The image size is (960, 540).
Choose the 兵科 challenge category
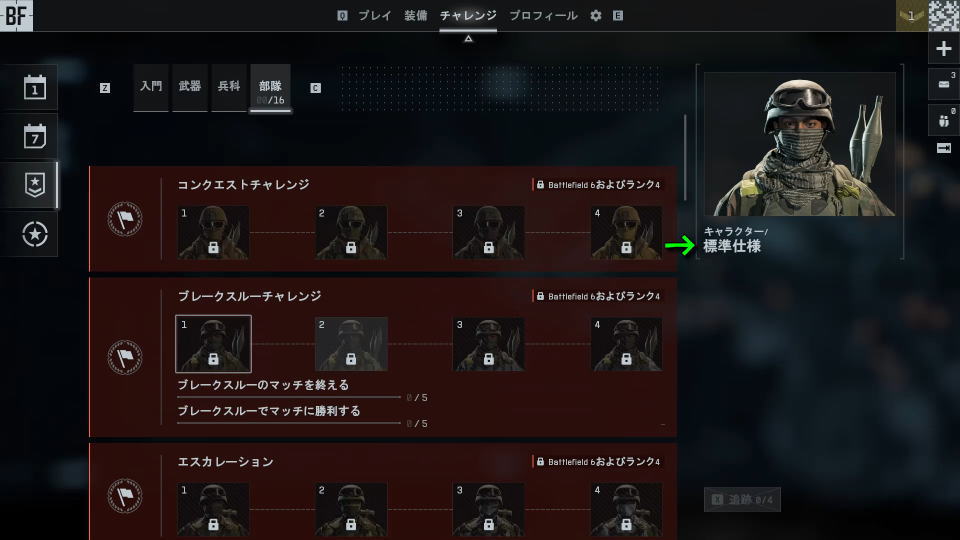pyautogui.click(x=229, y=87)
